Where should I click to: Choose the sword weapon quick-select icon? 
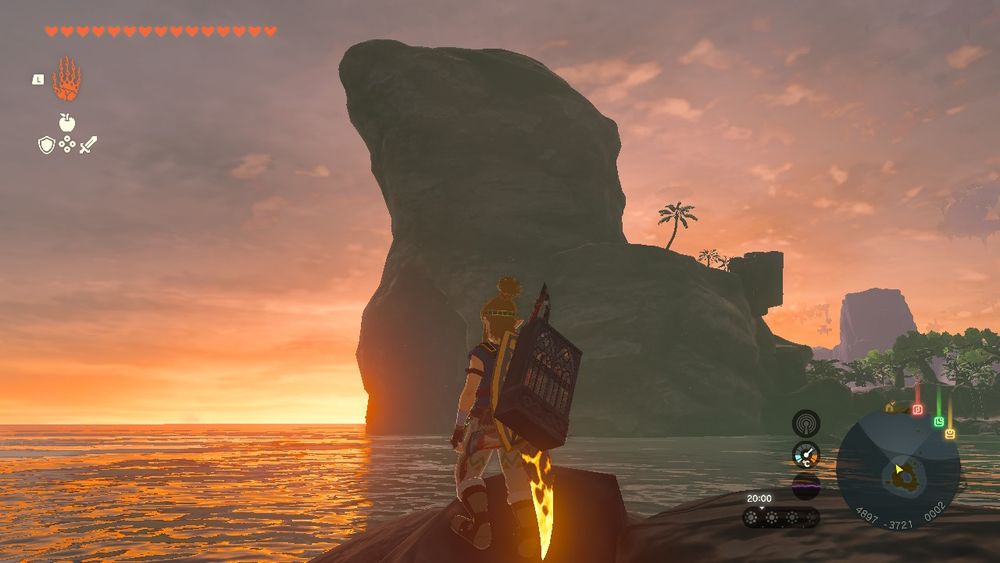88,146
